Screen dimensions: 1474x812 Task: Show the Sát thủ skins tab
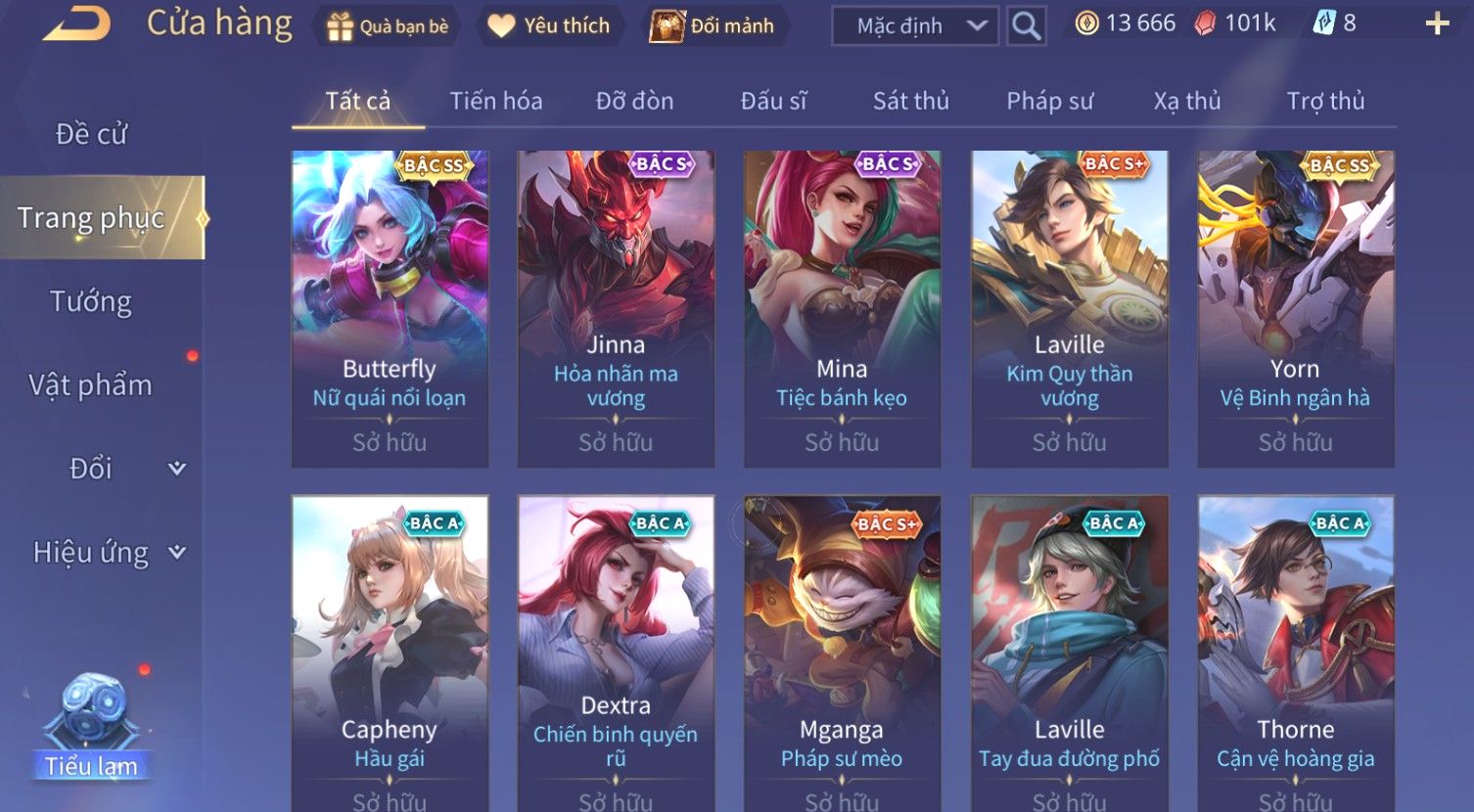910,101
